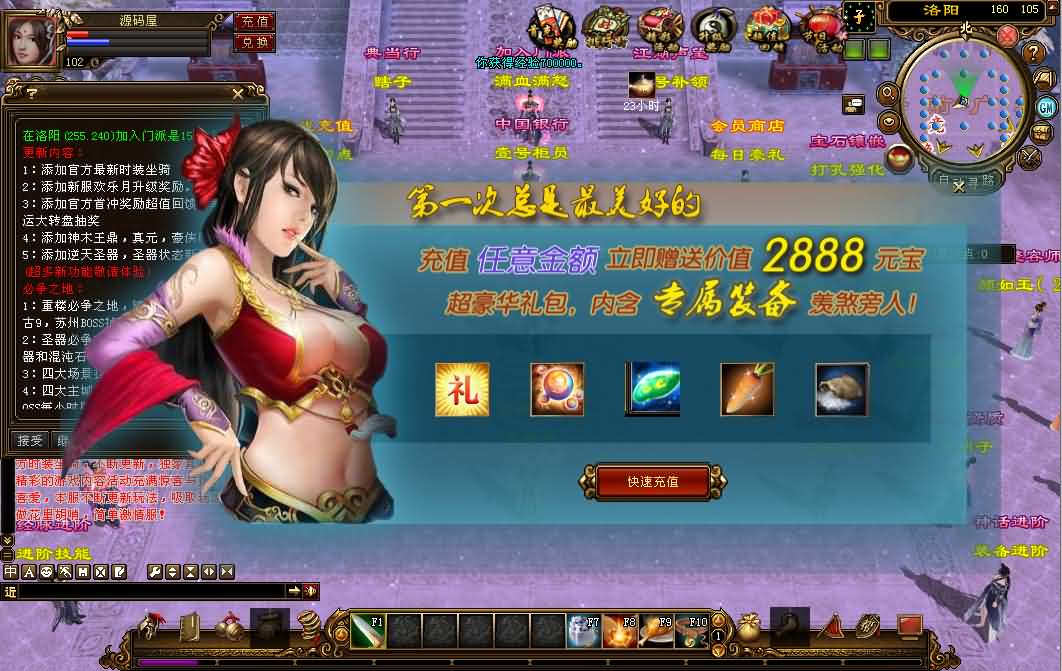Screen dimensions: 1062x671
Task: Select the red 礼 gift pack icon
Action: (462, 389)
